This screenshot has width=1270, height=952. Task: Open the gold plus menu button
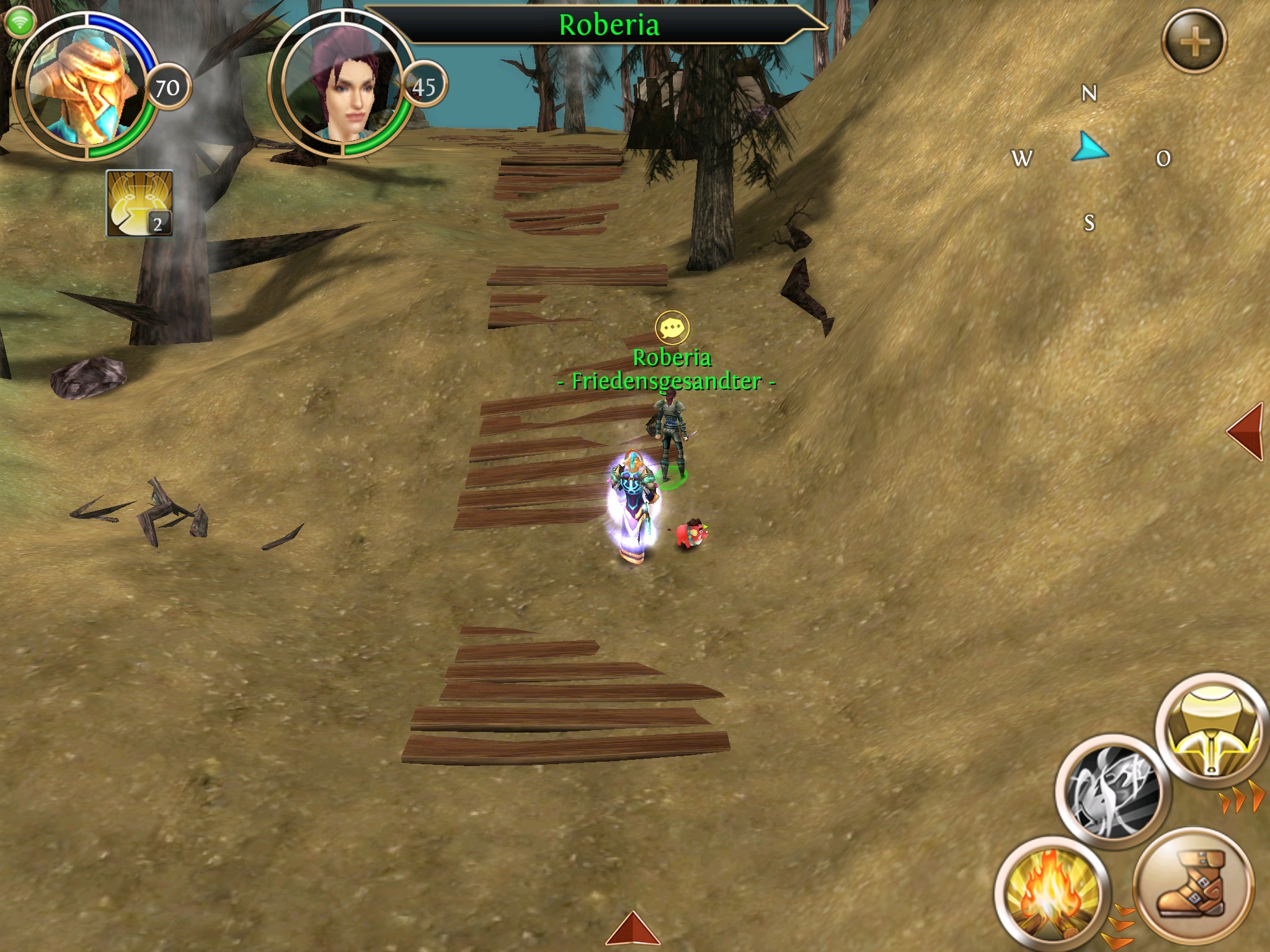pyautogui.click(x=1194, y=42)
